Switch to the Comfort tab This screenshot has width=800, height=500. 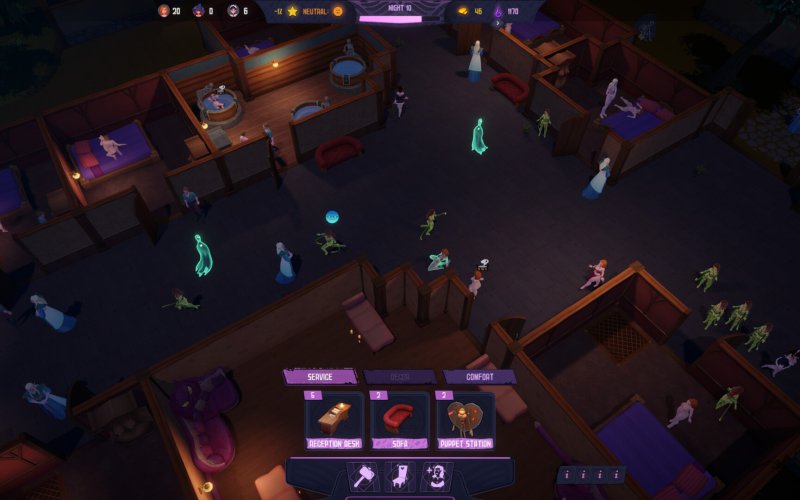point(479,377)
